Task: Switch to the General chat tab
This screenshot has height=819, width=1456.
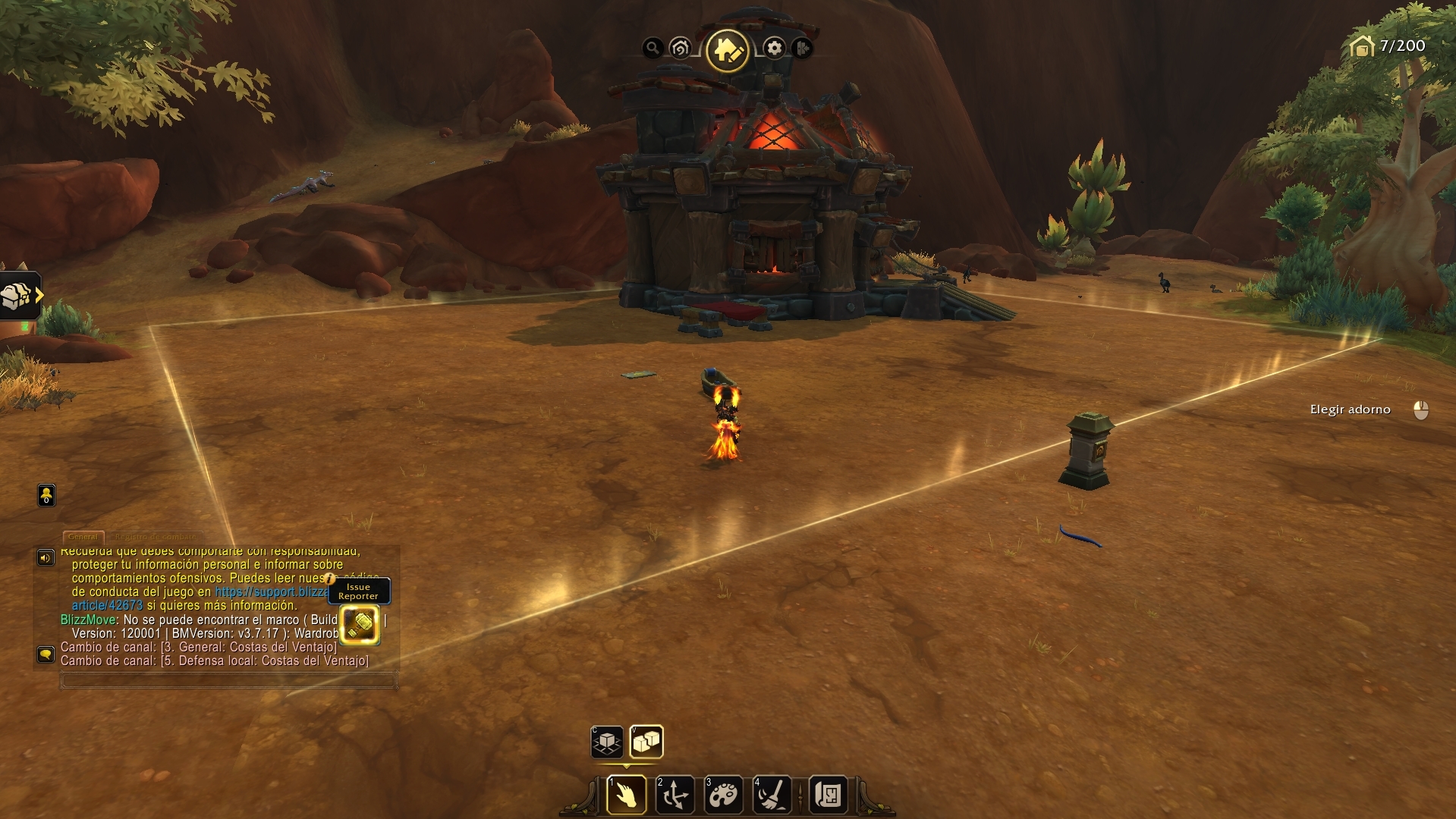Action: tap(83, 536)
